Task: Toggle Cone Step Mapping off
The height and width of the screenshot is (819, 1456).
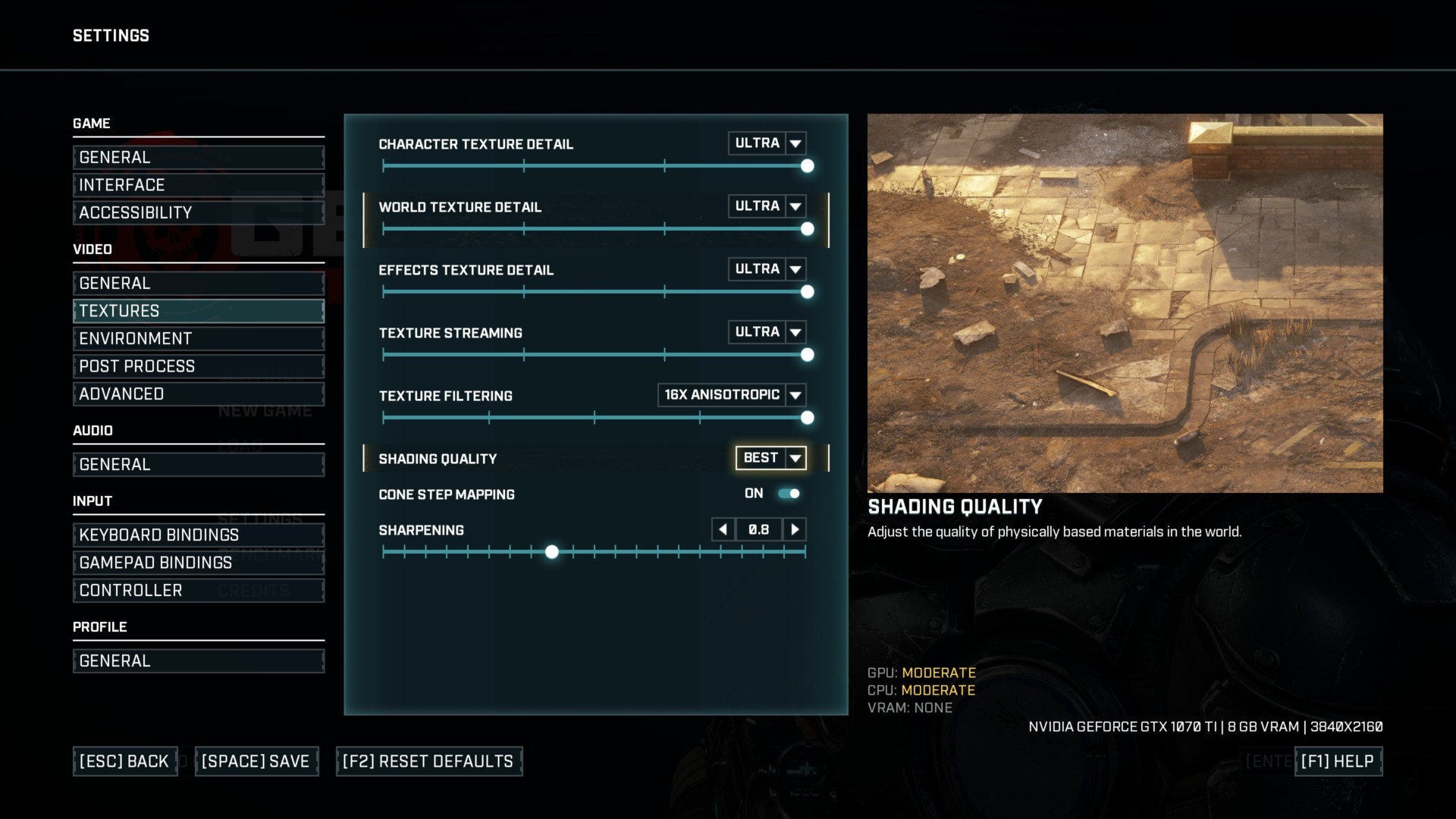Action: 789,494
